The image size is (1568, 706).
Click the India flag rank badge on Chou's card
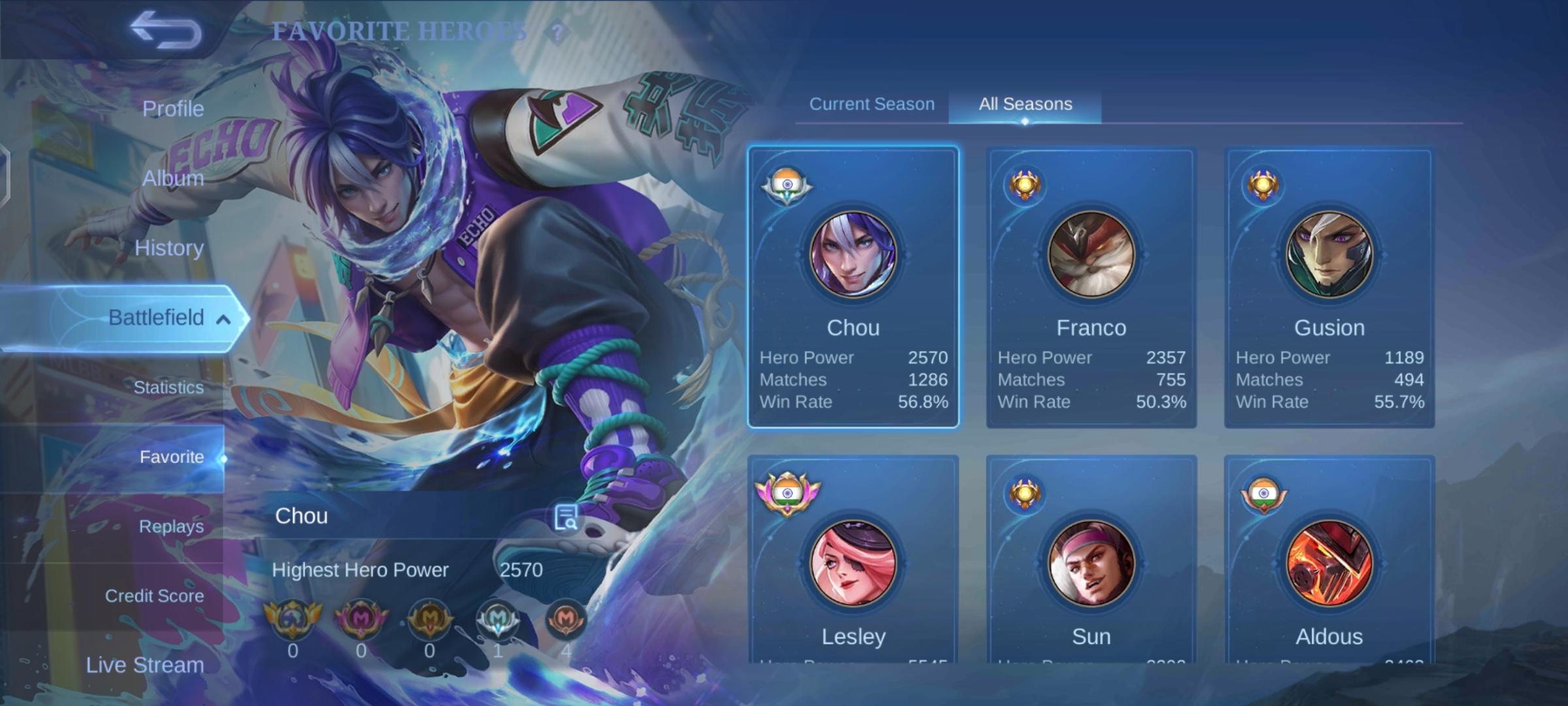tap(787, 184)
